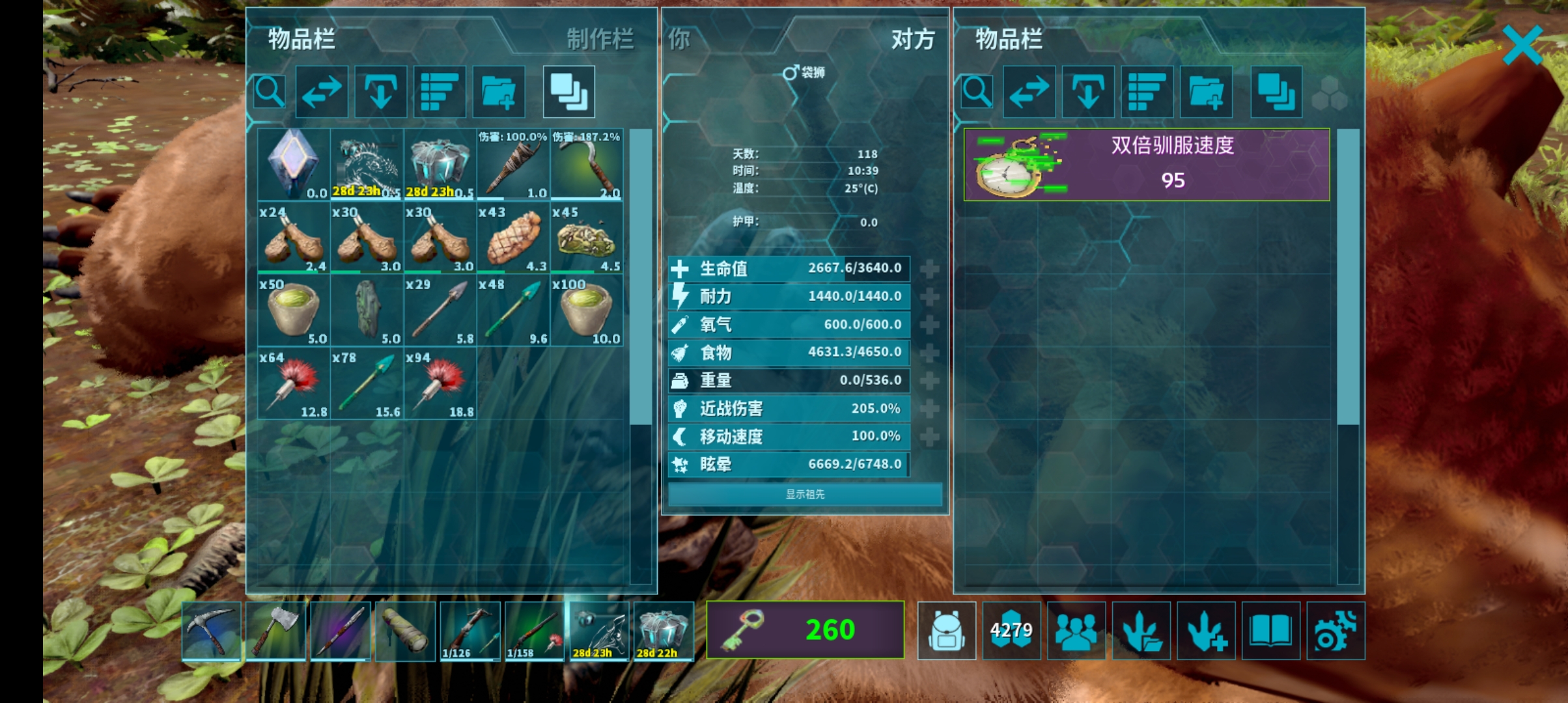Open the backpack icon in bottom bar
1568x703 pixels.
[x=946, y=630]
